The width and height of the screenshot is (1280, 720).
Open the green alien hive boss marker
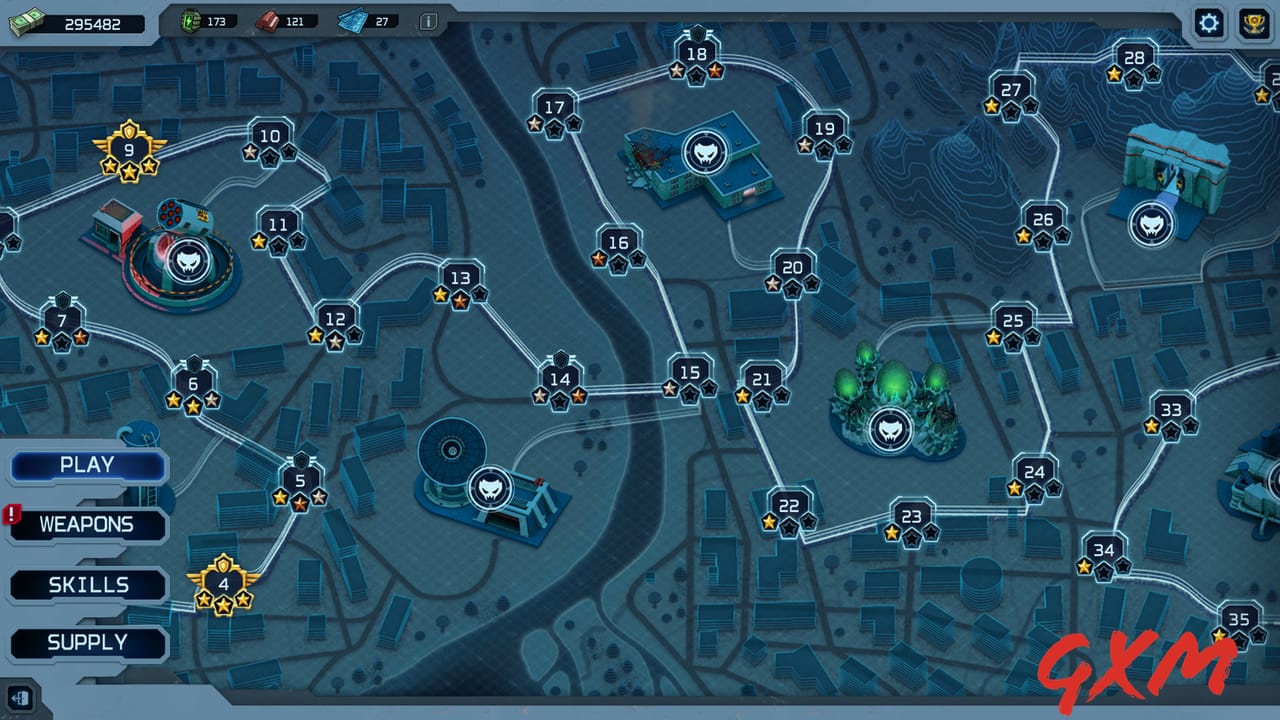890,428
